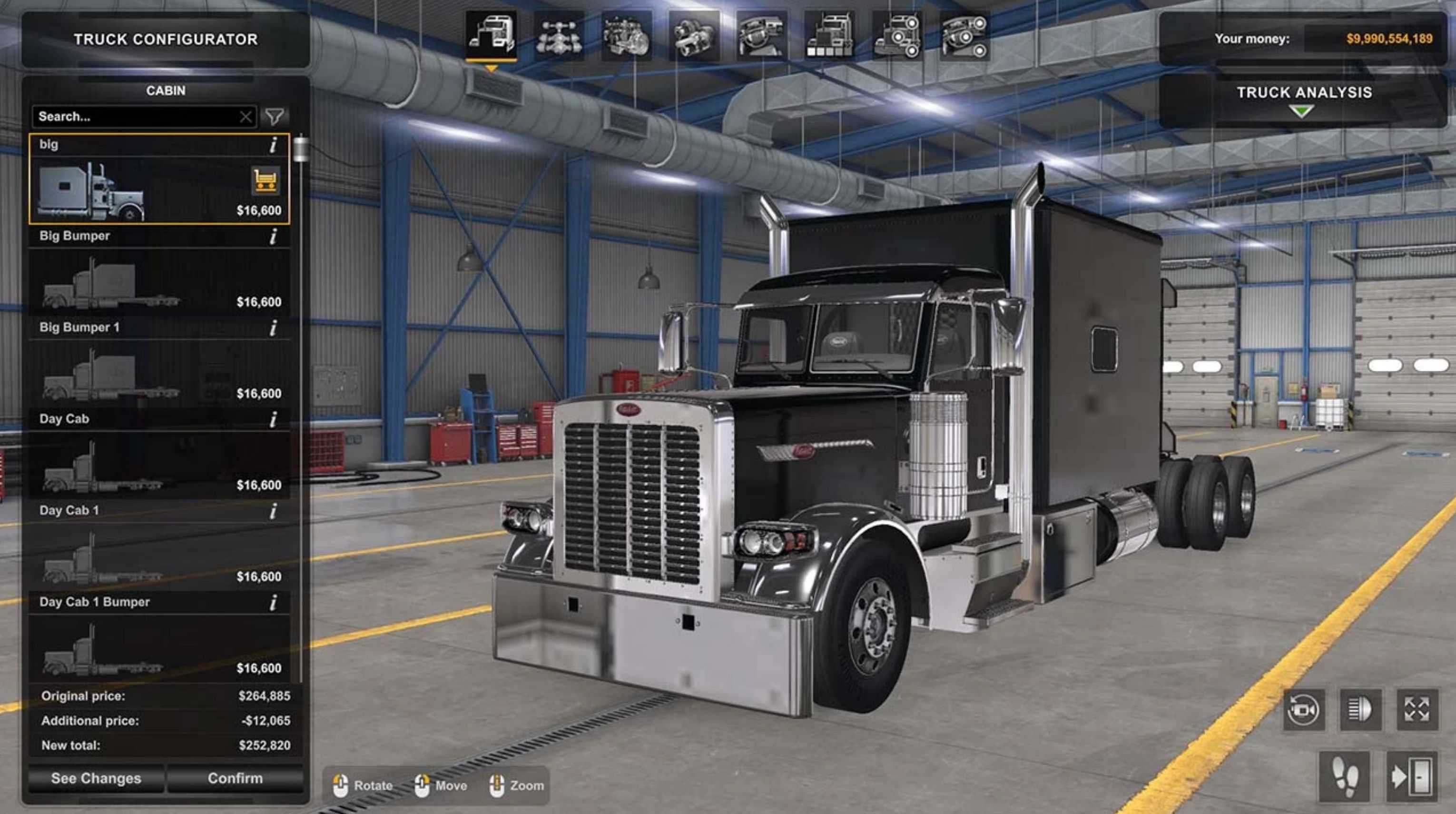The width and height of the screenshot is (1456, 814).
Task: Switch to the chassis category tab
Action: [x=558, y=37]
